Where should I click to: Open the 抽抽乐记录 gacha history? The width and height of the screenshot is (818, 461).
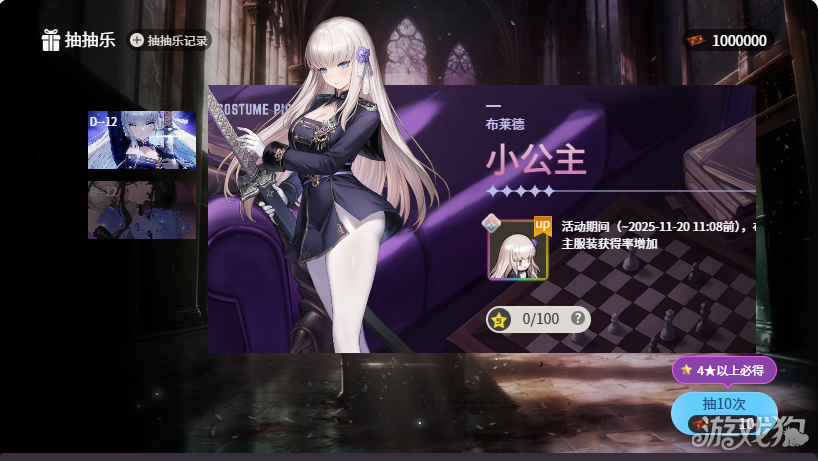(169, 41)
